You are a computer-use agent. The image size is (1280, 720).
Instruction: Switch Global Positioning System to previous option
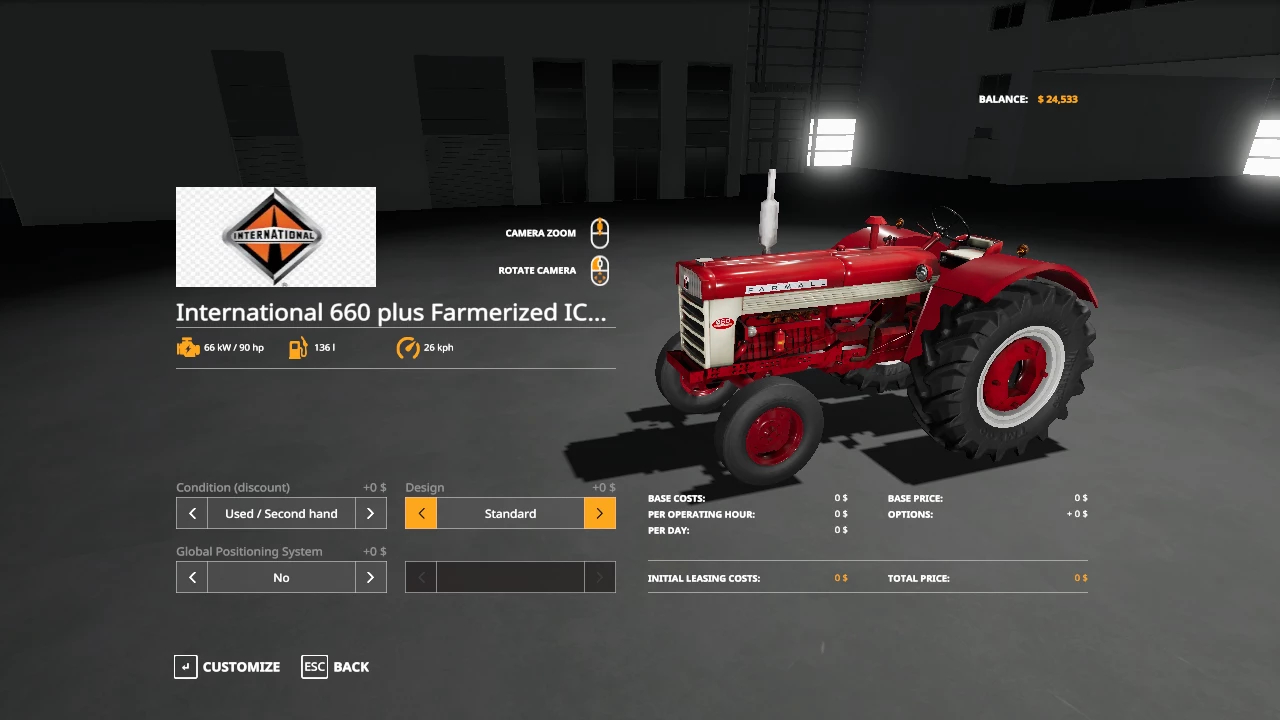[192, 577]
